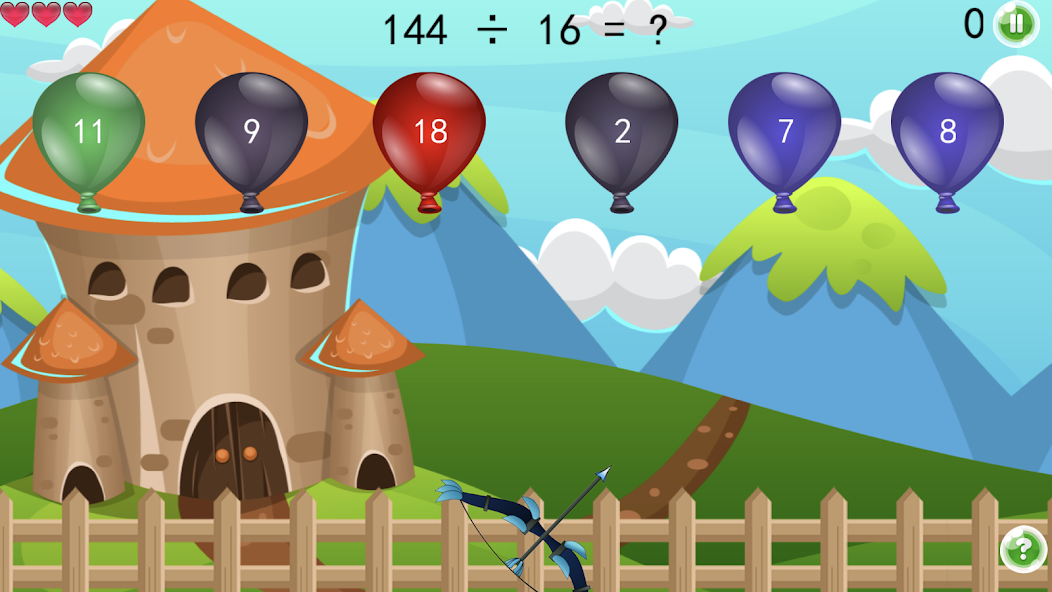This screenshot has width=1052, height=592.
Task: Pick the green balloon numbered 11
Action: click(x=89, y=130)
